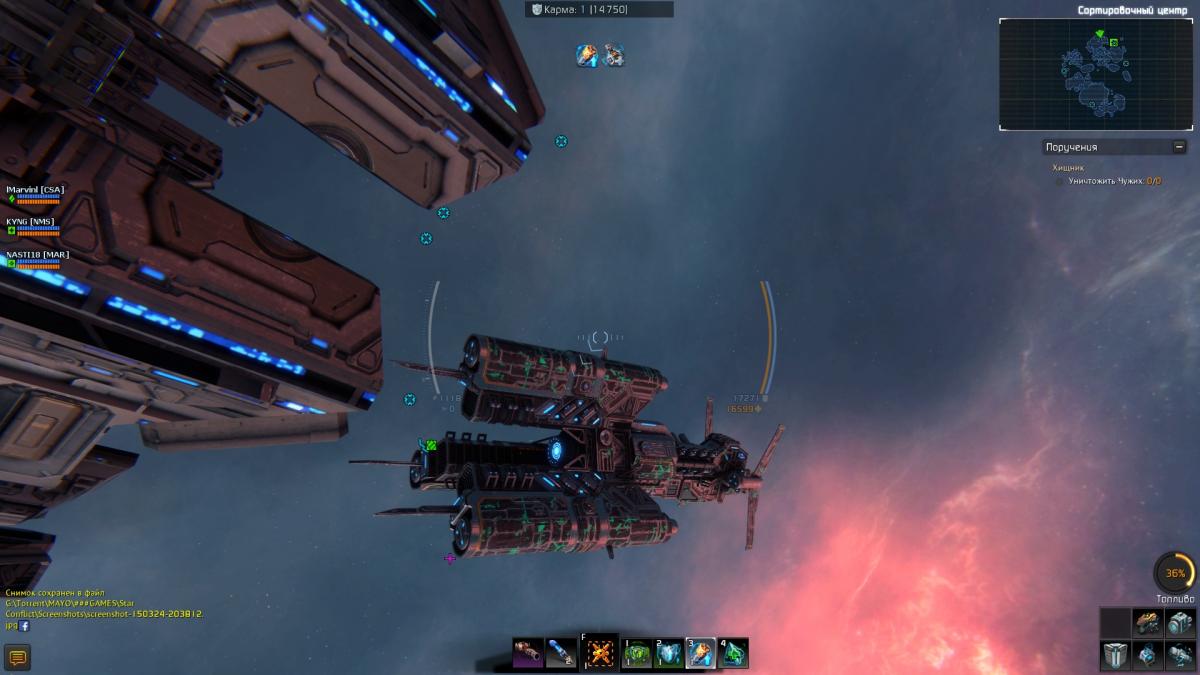Click the Хищник quest objective tracker
Screen dimensions: 1200x675
(x=1068, y=168)
